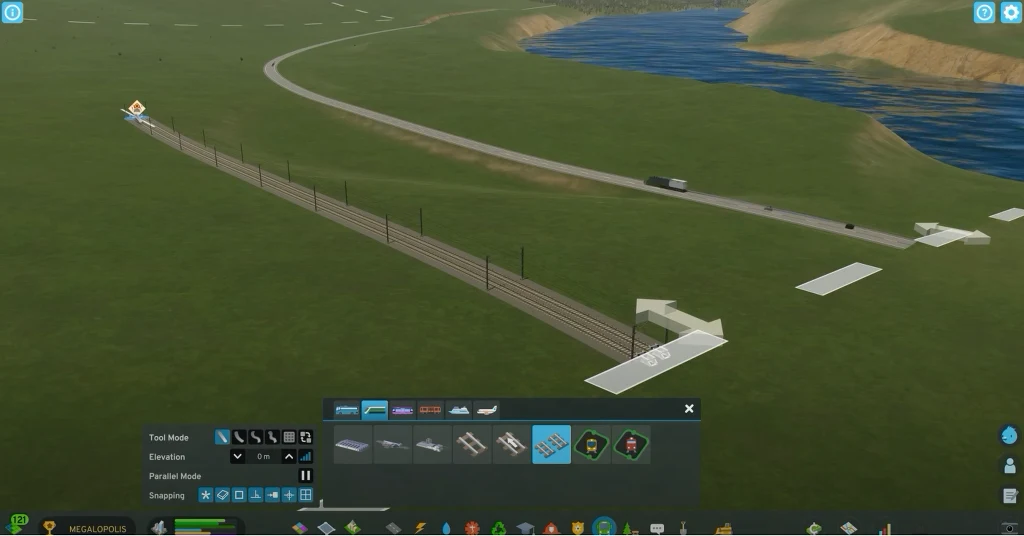Toggle all snapping options asterisk button
1024x536 pixels.
pyautogui.click(x=206, y=495)
